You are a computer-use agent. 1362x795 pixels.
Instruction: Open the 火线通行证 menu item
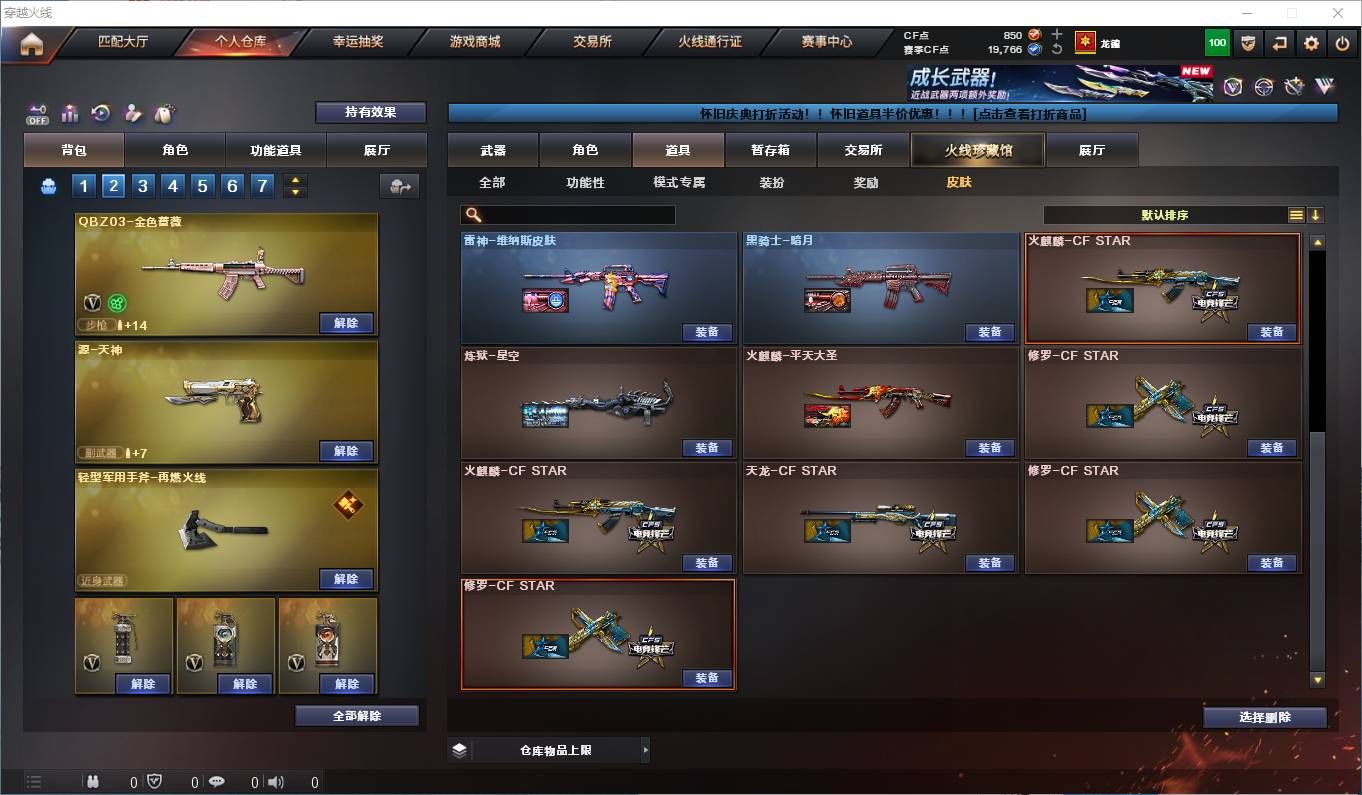pos(710,42)
